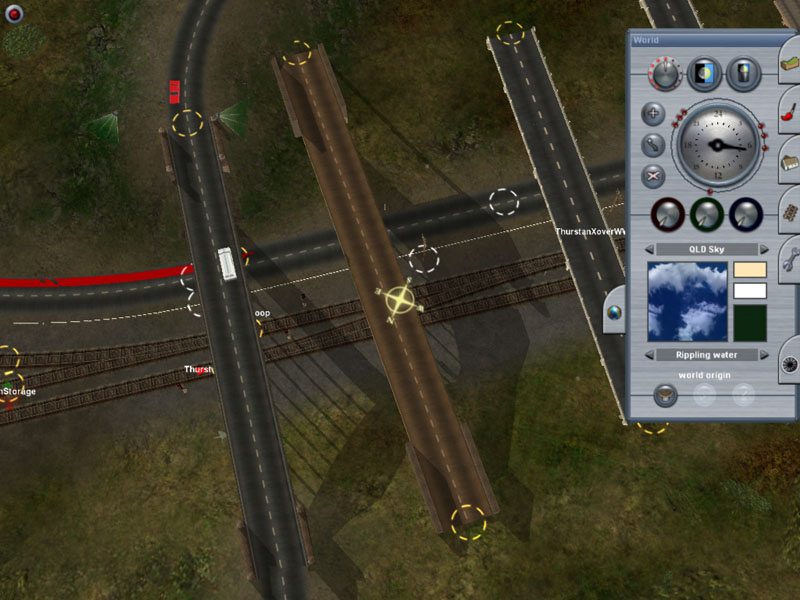Viewport: 800px width, 600px height.
Task: Click the round plus button
Action: click(653, 114)
